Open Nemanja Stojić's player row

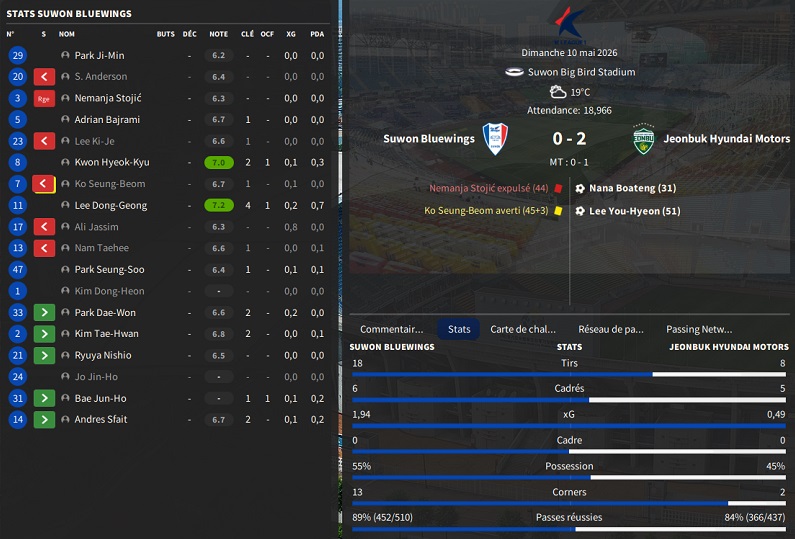tap(108, 98)
